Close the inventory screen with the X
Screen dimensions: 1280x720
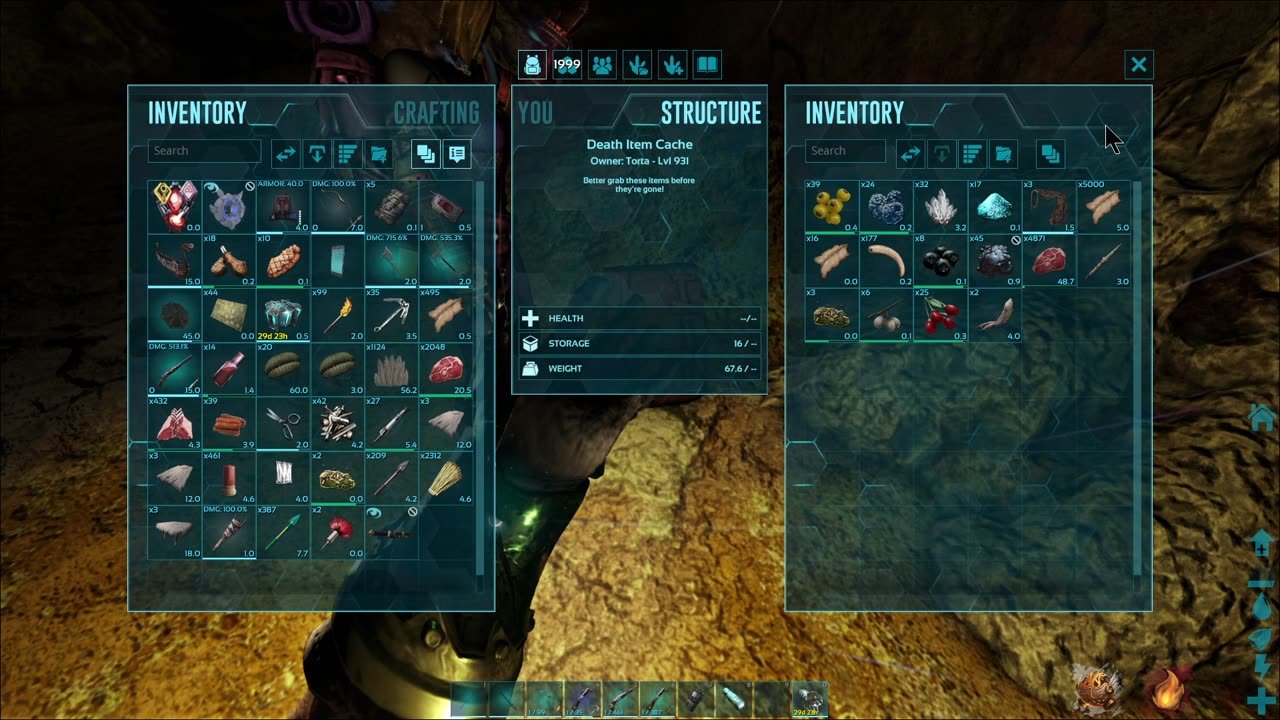[x=1138, y=65]
